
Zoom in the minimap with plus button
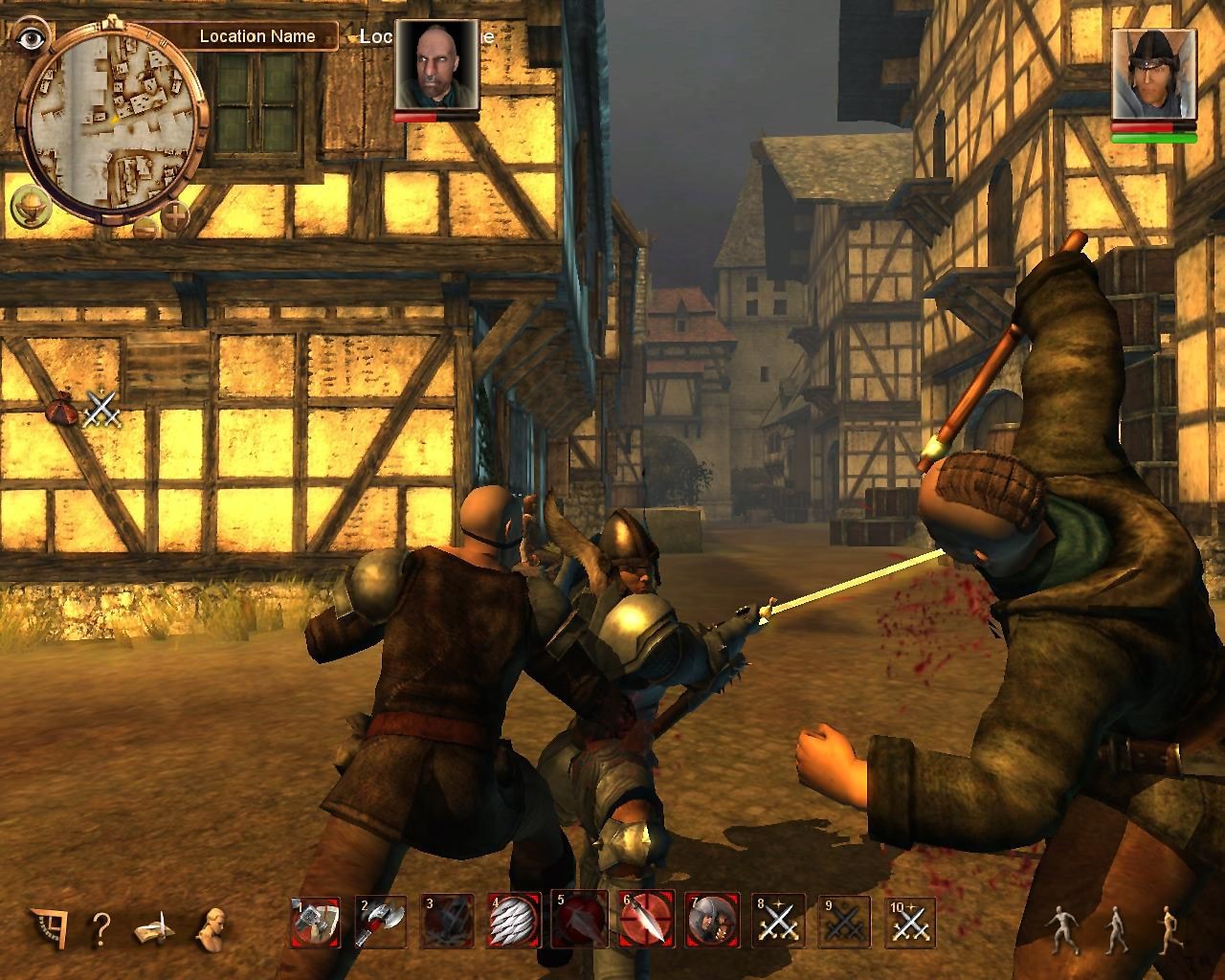coord(175,216)
